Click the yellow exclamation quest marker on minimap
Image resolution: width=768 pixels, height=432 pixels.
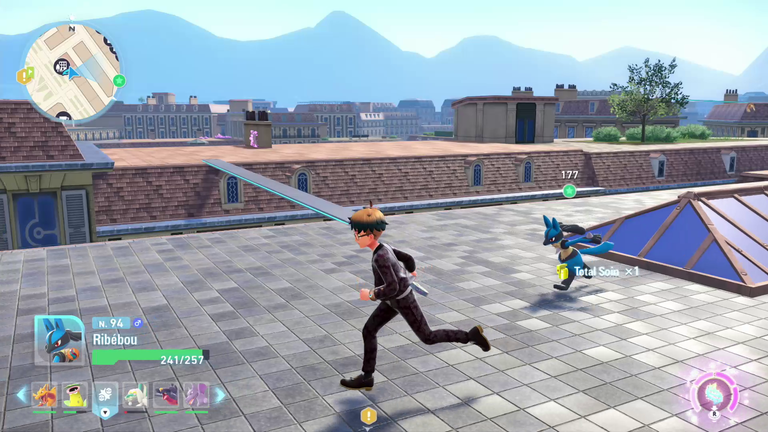22,75
